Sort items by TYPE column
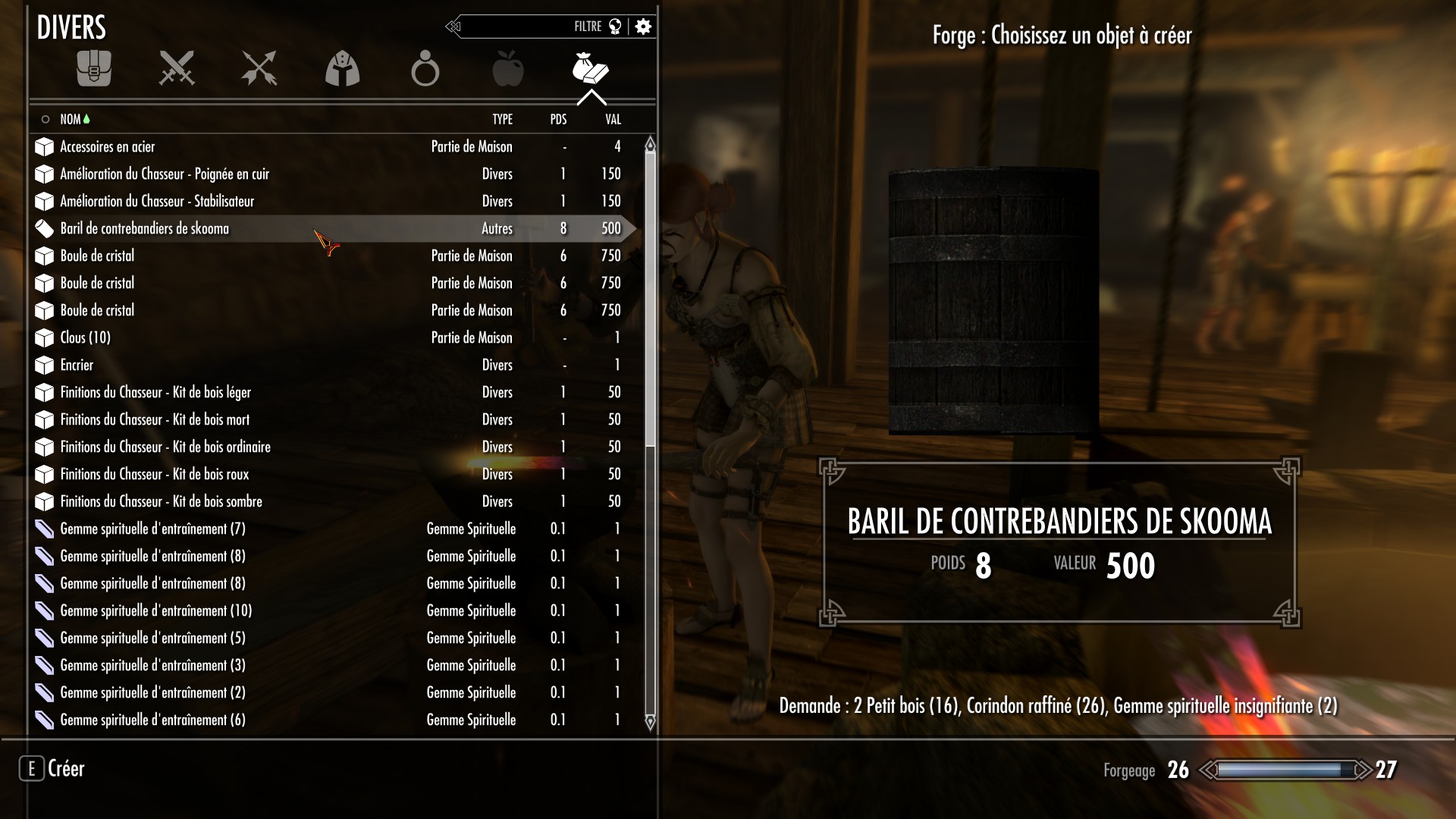 (502, 119)
